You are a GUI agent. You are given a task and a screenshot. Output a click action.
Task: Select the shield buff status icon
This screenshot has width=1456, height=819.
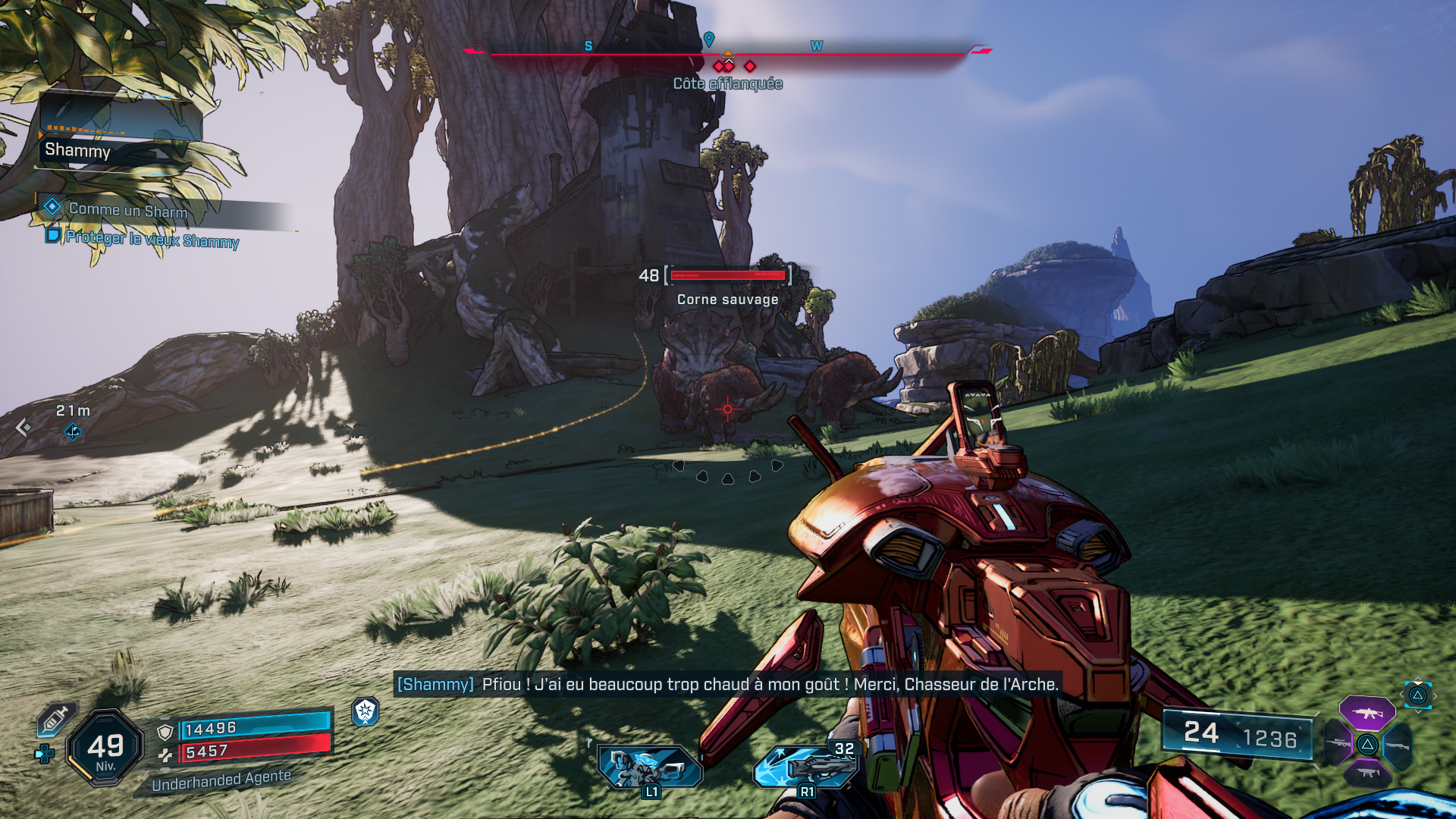(366, 711)
